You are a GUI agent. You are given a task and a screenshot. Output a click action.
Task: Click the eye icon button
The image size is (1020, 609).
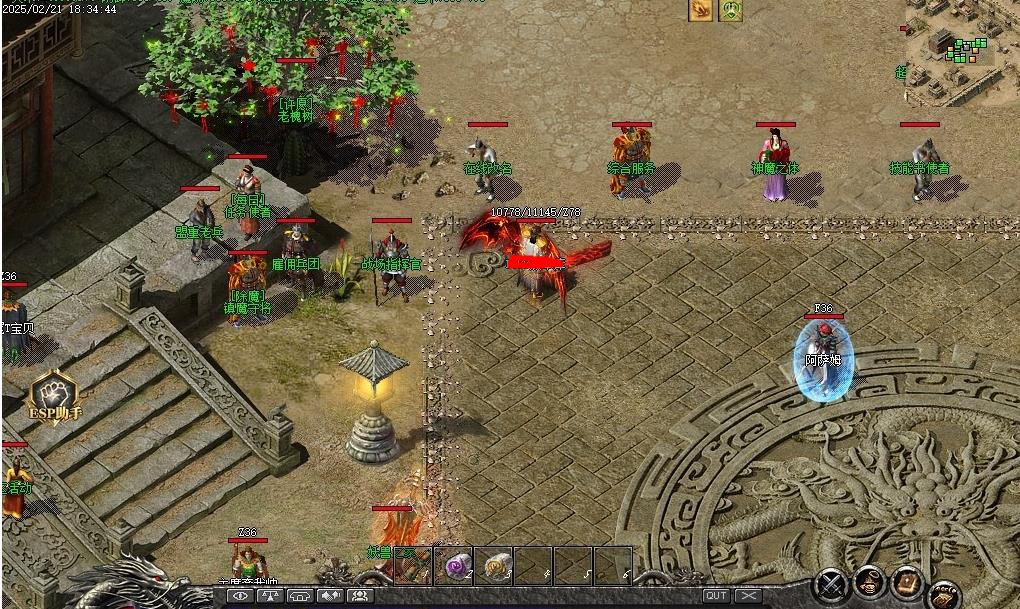[240, 596]
